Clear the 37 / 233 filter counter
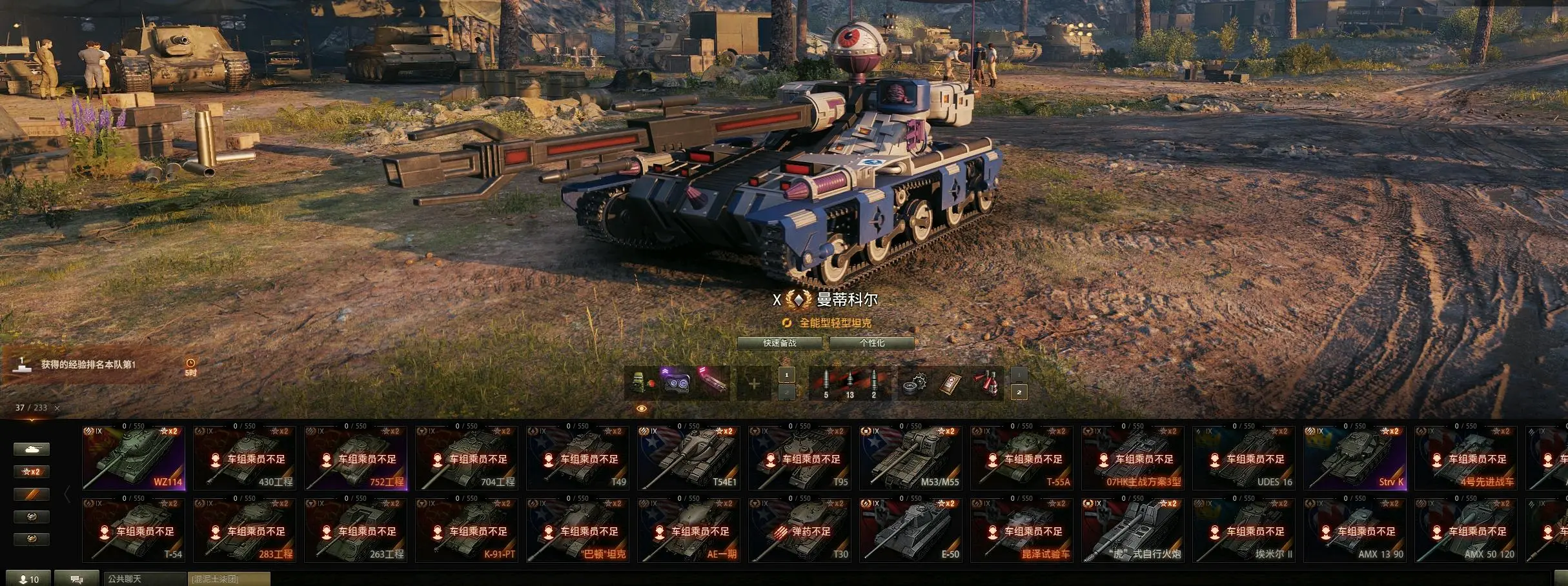Image resolution: width=1568 pixels, height=586 pixels. [57, 408]
